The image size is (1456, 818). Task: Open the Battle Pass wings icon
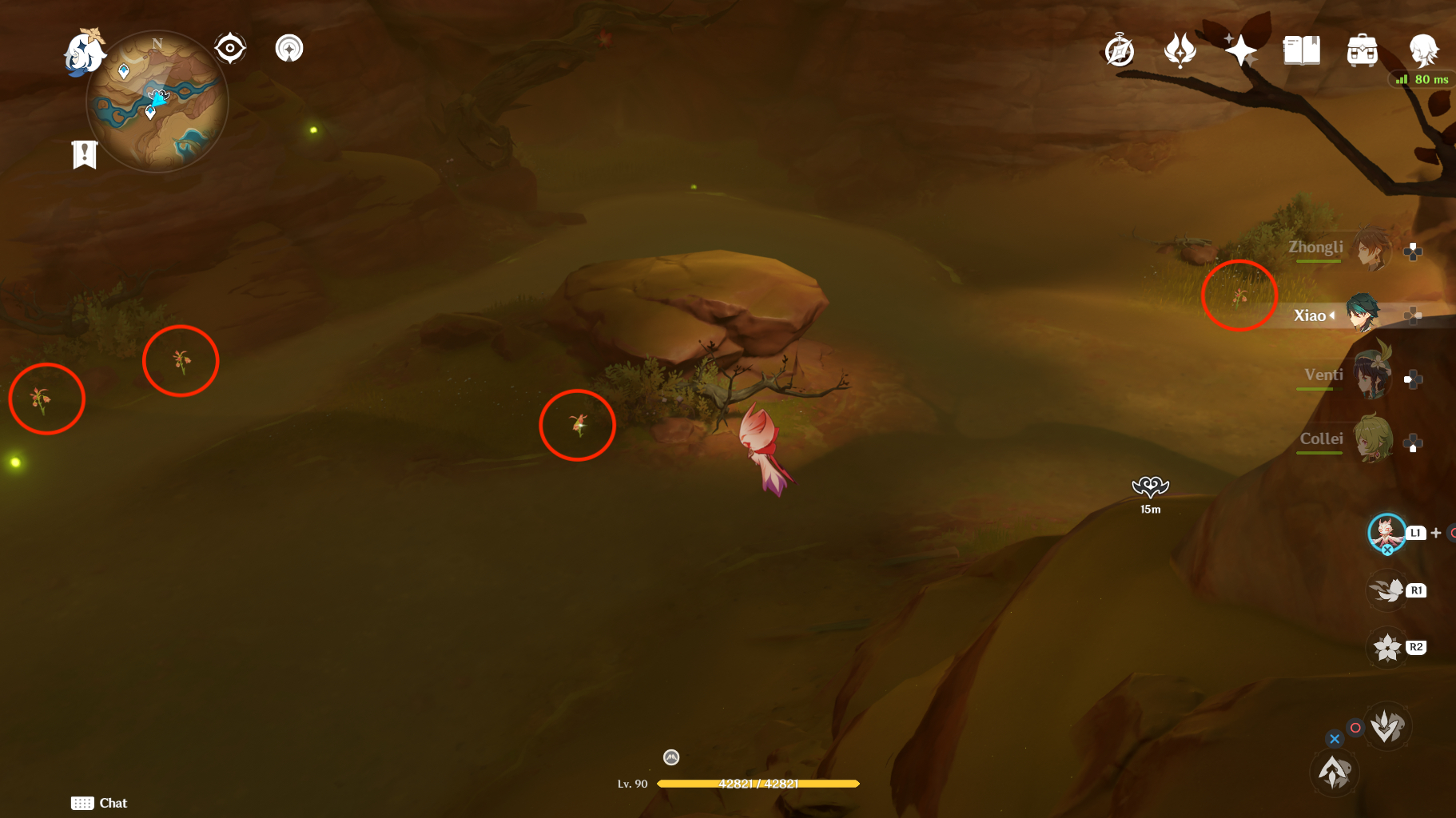pos(1180,50)
